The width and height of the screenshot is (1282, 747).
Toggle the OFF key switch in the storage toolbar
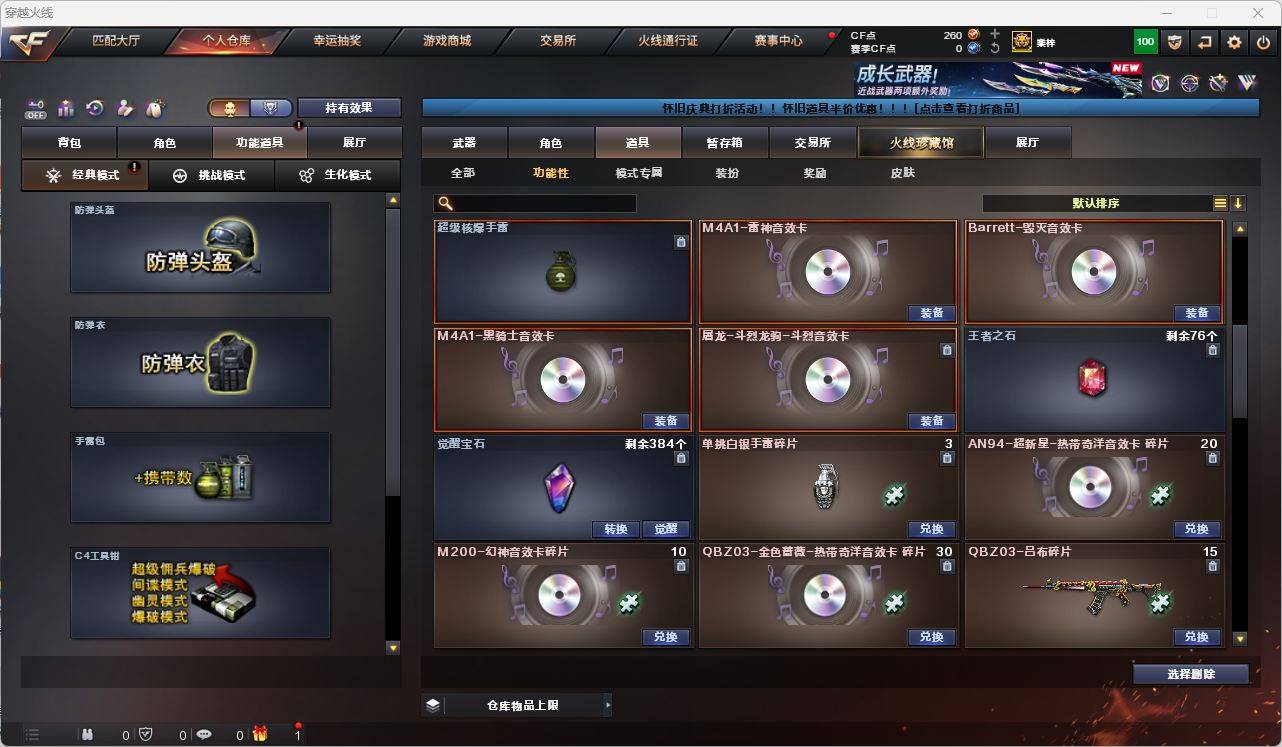pyautogui.click(x=35, y=110)
